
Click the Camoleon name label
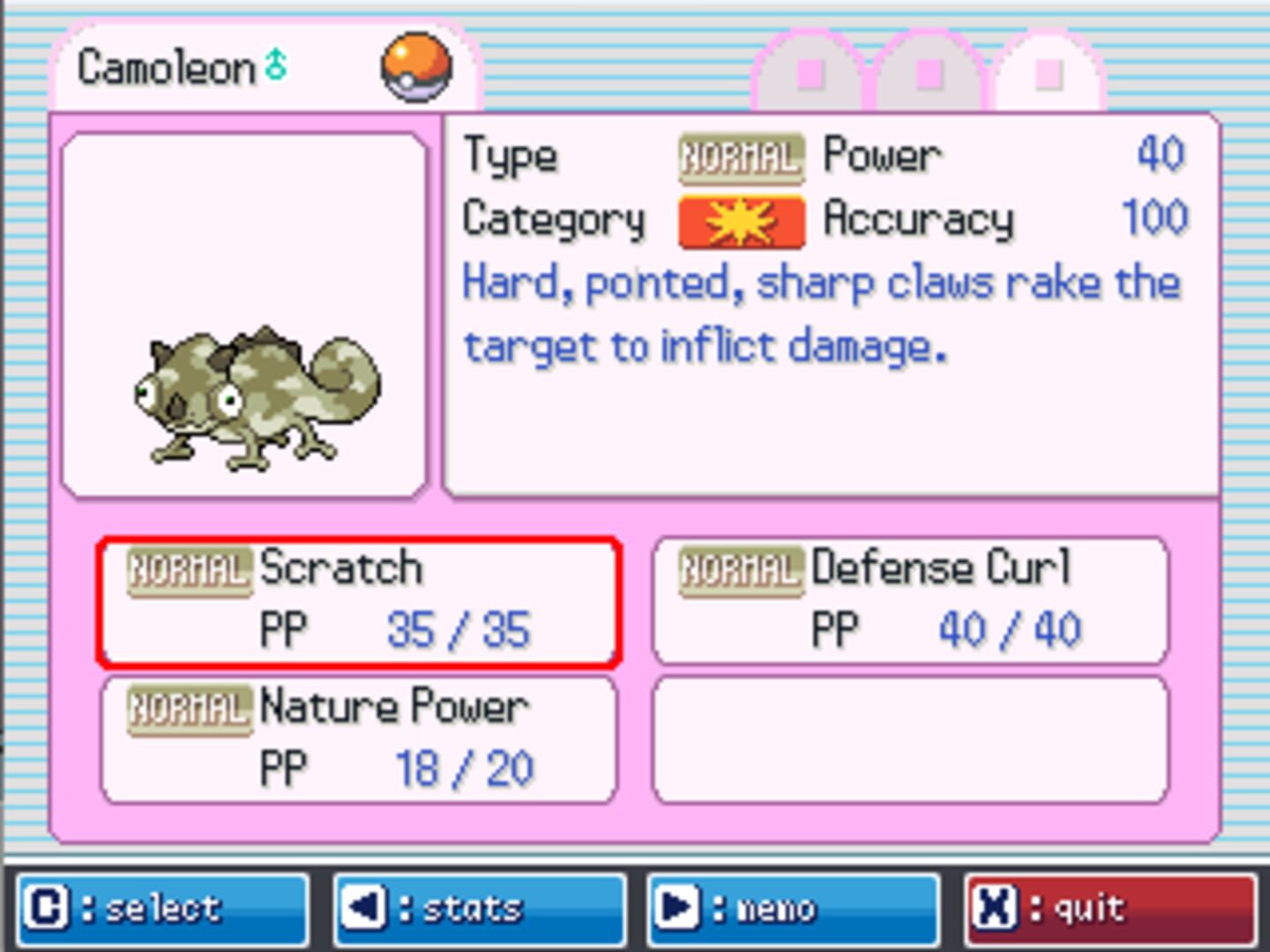(x=163, y=66)
